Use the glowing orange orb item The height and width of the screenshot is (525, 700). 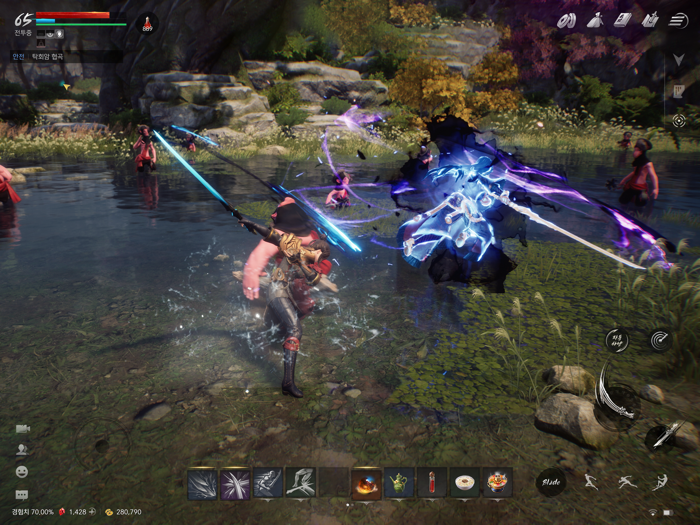tap(366, 483)
